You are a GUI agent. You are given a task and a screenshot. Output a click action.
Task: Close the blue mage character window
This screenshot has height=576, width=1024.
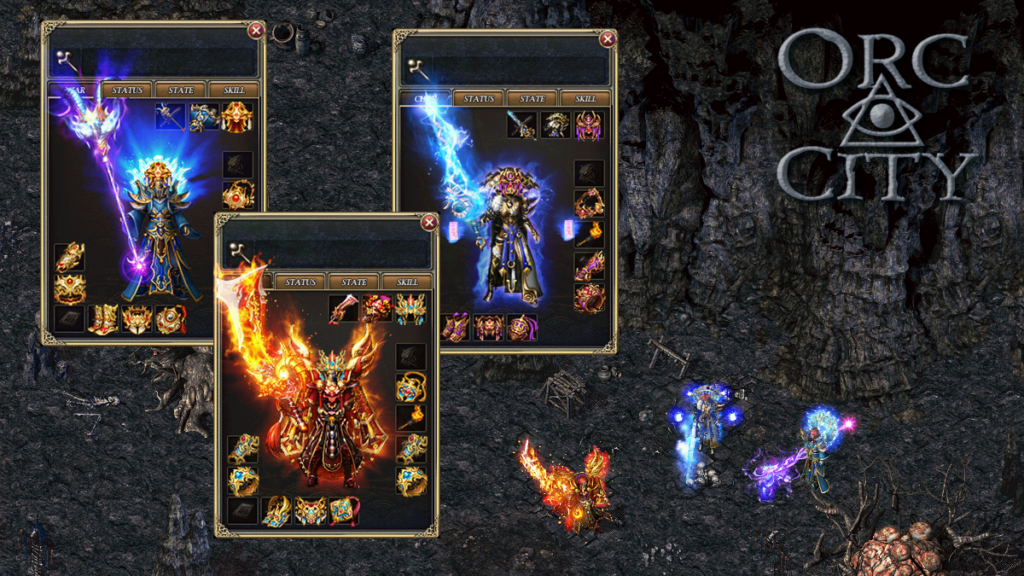click(256, 31)
